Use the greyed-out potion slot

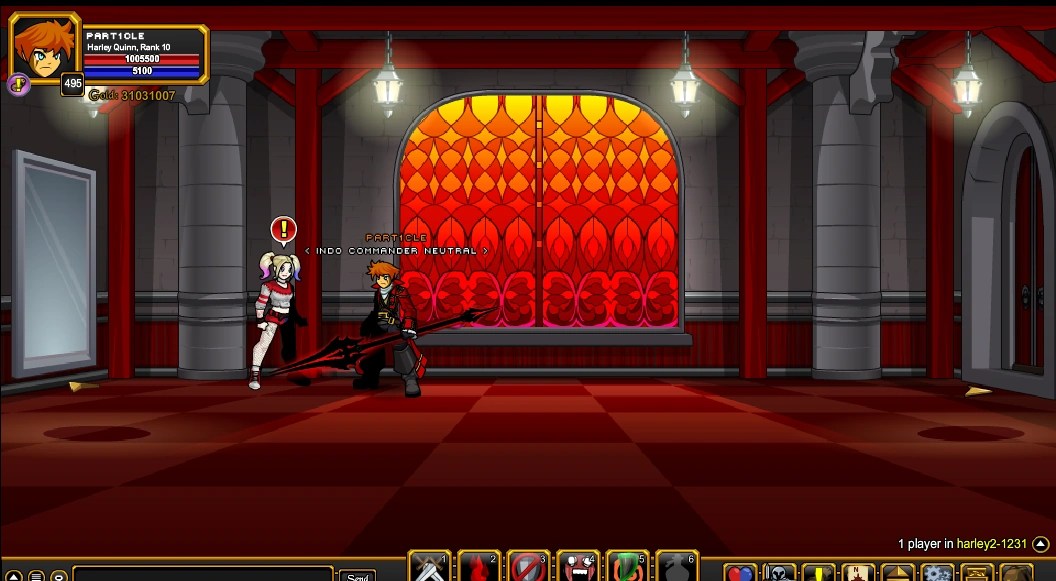[x=675, y=568]
